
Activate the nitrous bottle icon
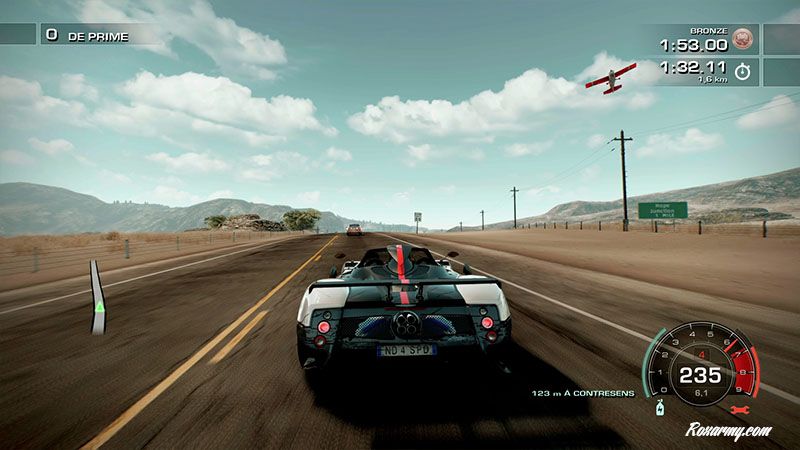660,407
